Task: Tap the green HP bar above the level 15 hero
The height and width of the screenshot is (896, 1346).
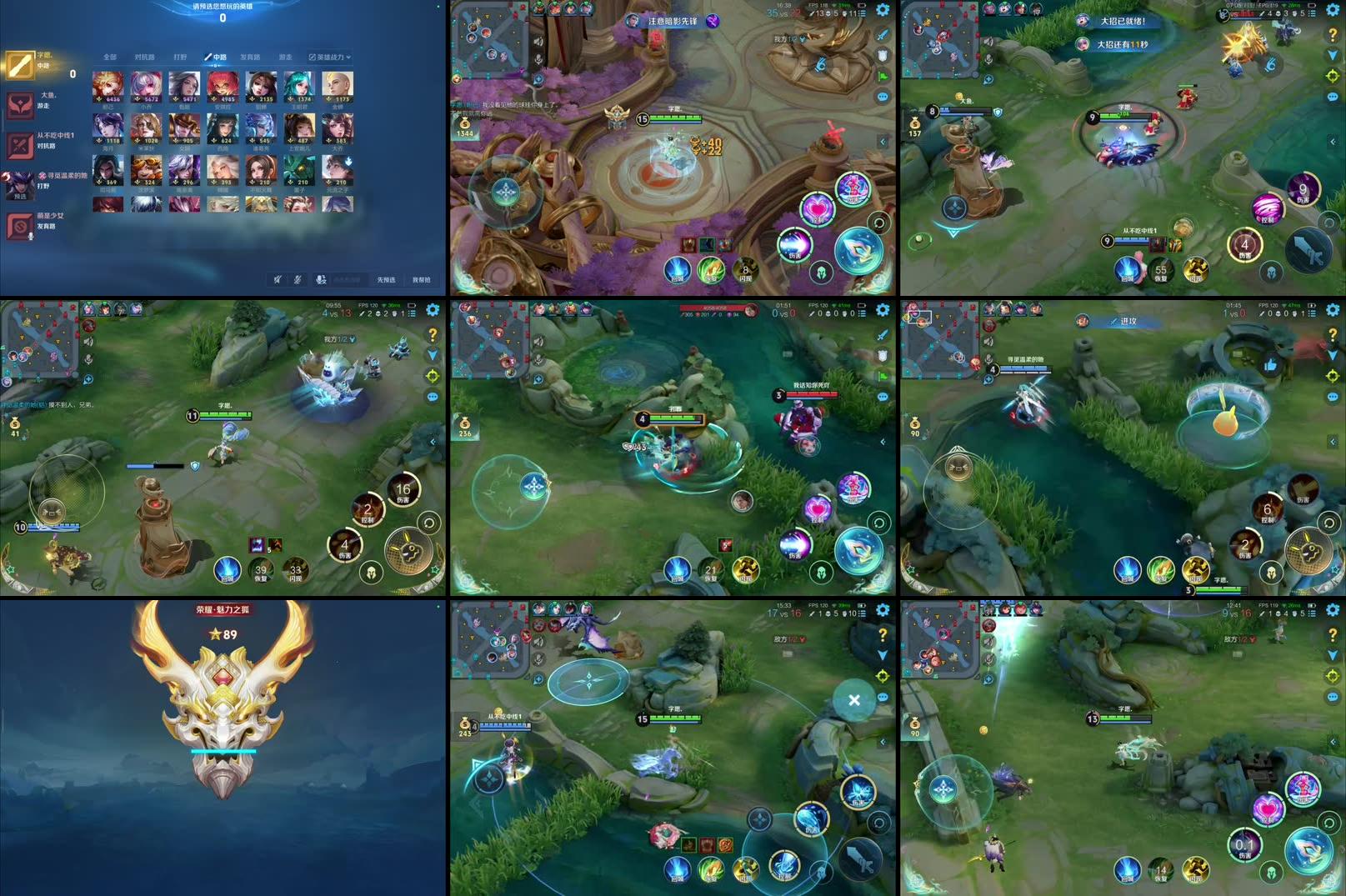Action: tap(677, 118)
